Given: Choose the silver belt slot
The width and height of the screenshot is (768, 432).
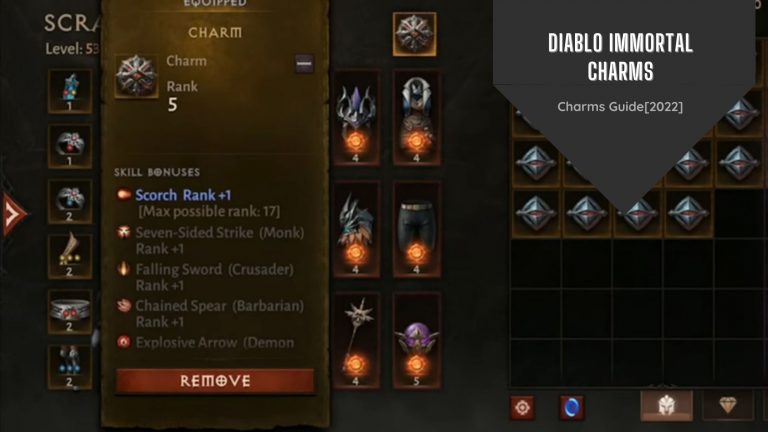Looking at the screenshot, I should (70, 311).
